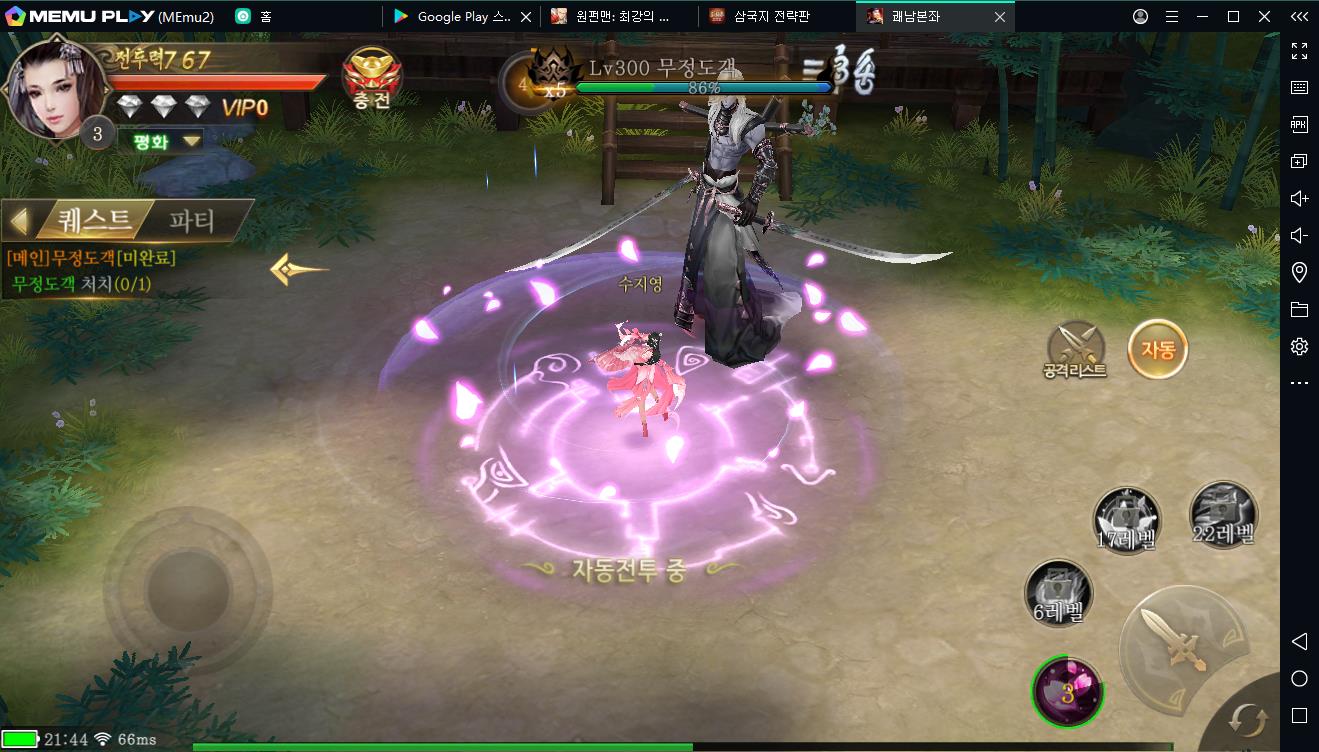The width and height of the screenshot is (1319, 752).
Task: Tap the target-swap rotating arrows button
Action: [1248, 719]
